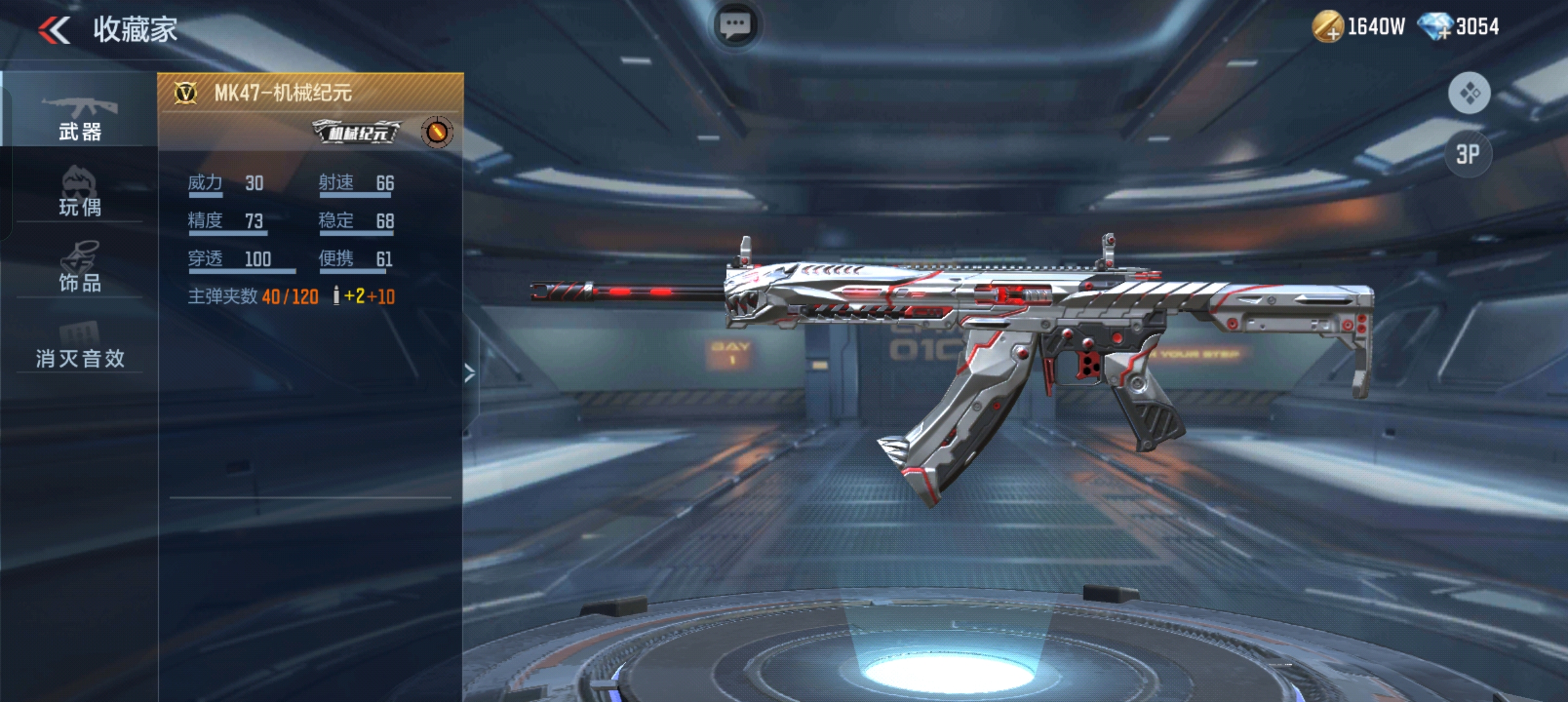
Task: Click the four-diamond round button
Action: pos(1469,94)
